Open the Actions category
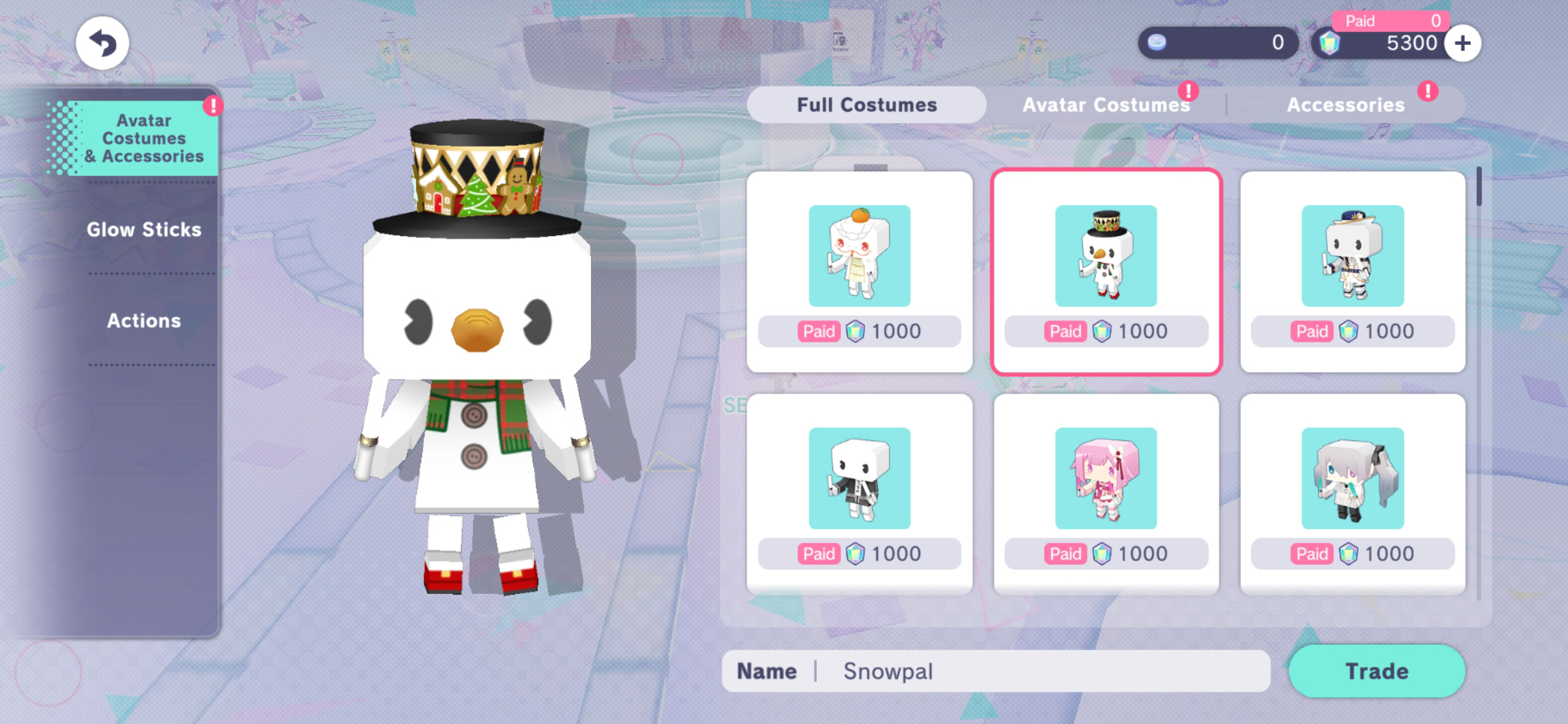Image resolution: width=1568 pixels, height=724 pixels. coord(143,320)
